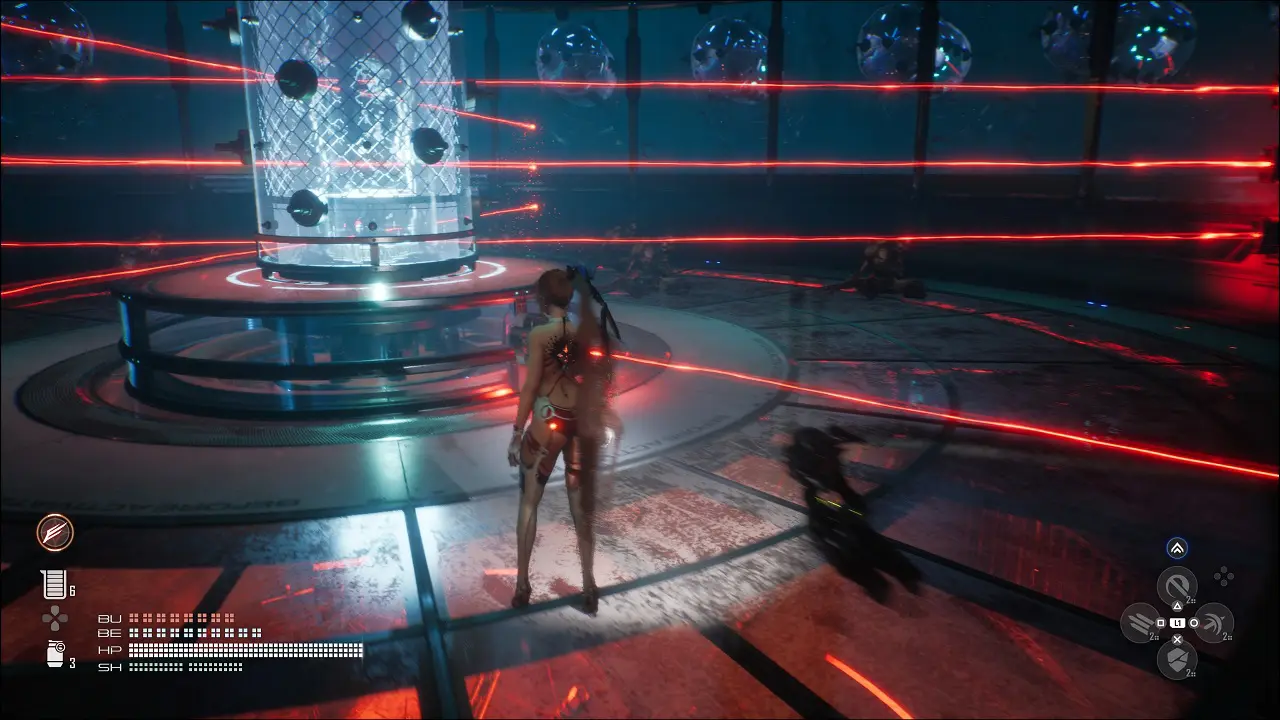Image resolution: width=1280 pixels, height=720 pixels.
Task: Trigger the top curved-slash beta skill
Action: pos(1177,585)
